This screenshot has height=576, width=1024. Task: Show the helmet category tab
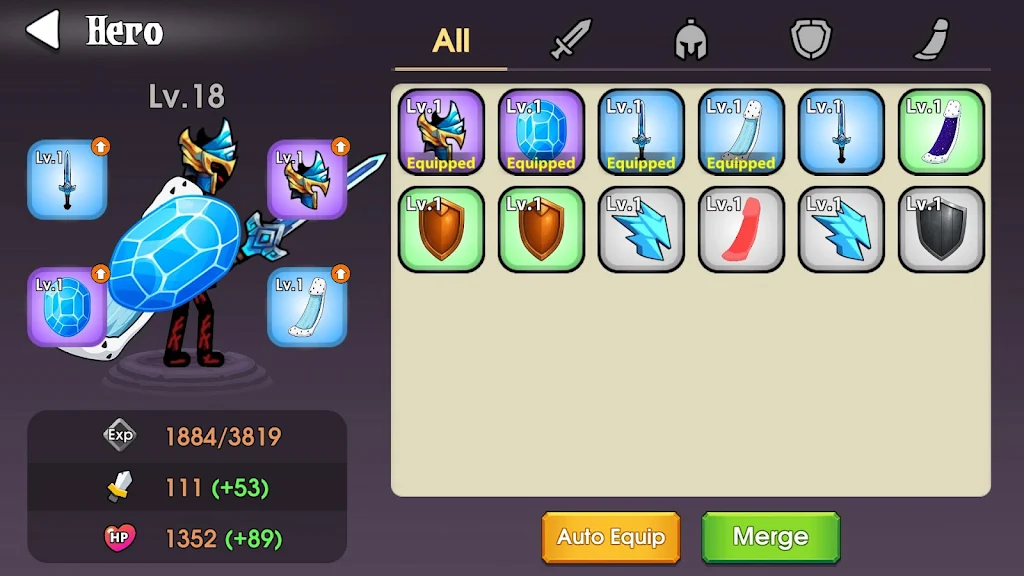691,41
